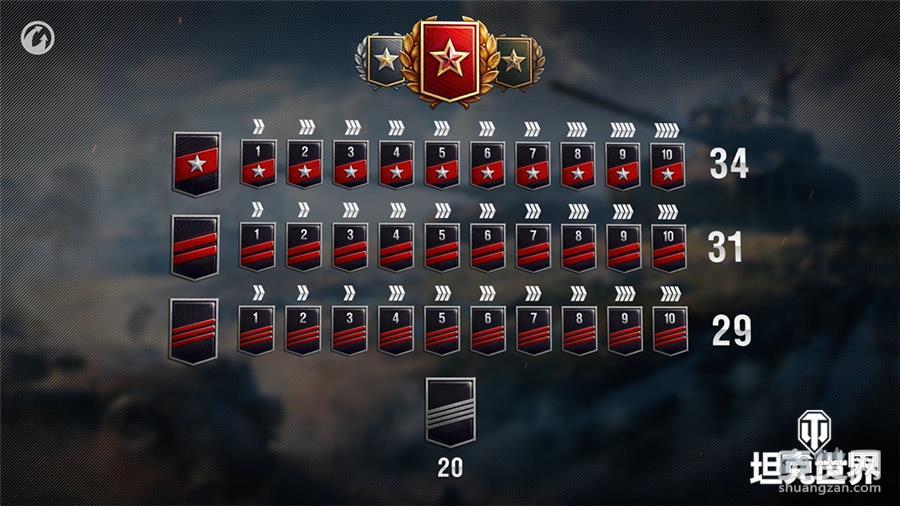Click the Wargaming logo icon
Screen dimensions: 900x506
click(x=36, y=42)
